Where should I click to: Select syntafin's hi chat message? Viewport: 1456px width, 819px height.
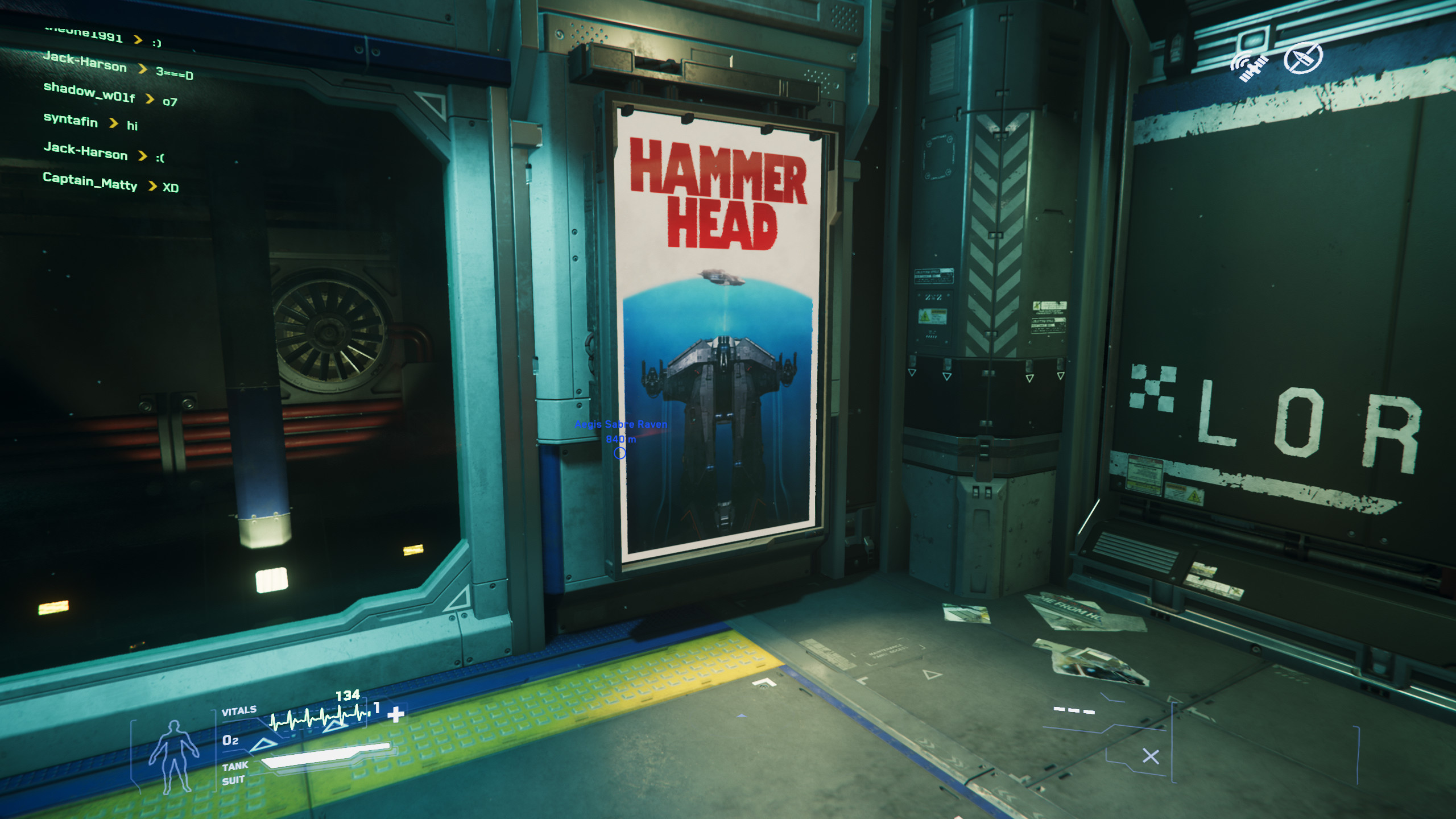[90, 122]
